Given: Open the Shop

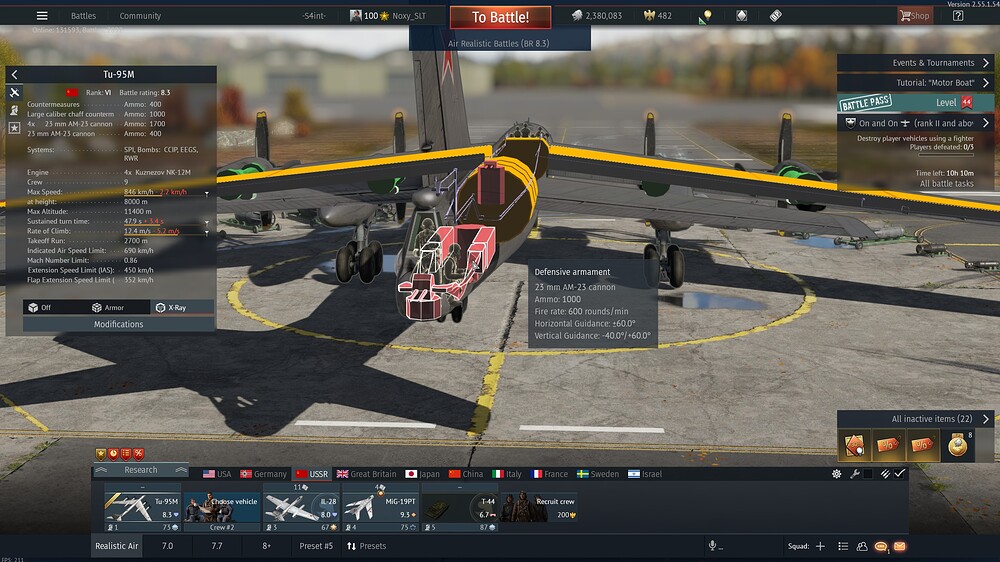Looking at the screenshot, I should pos(914,16).
